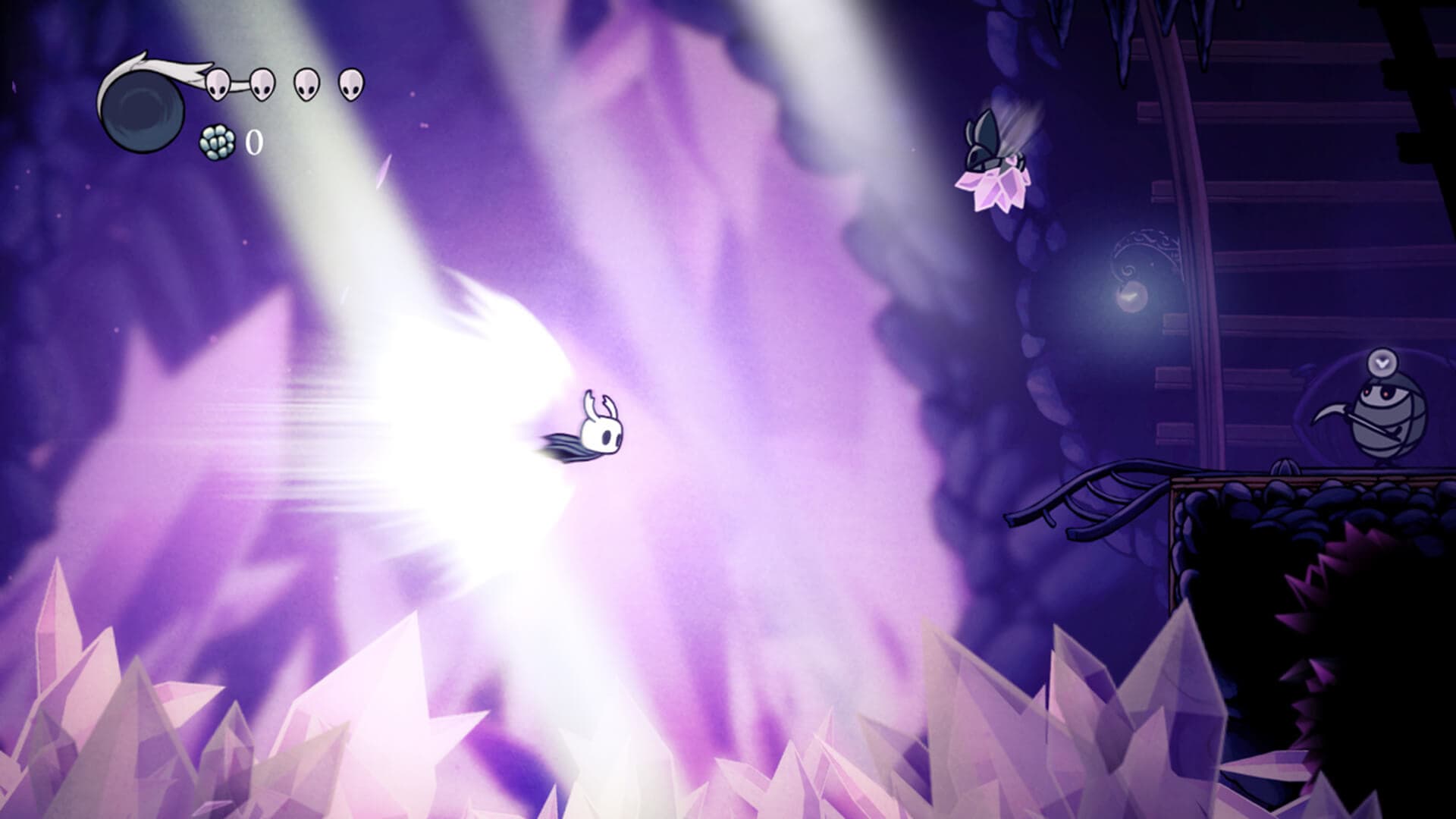Click the first mask health icon
Image resolution: width=1456 pixels, height=819 pixels.
point(218,85)
